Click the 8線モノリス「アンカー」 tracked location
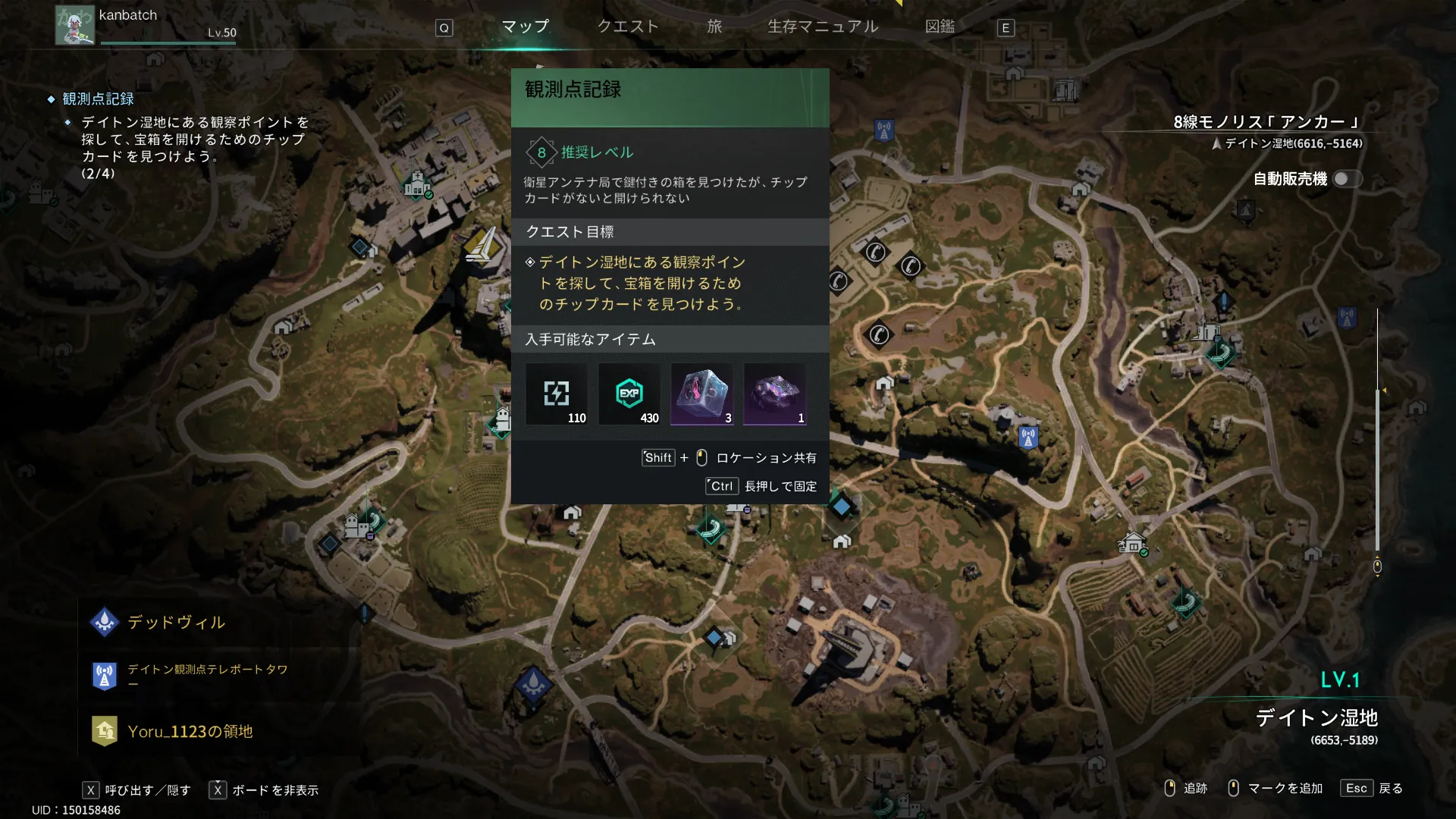Image resolution: width=1456 pixels, height=819 pixels. coord(1266,123)
